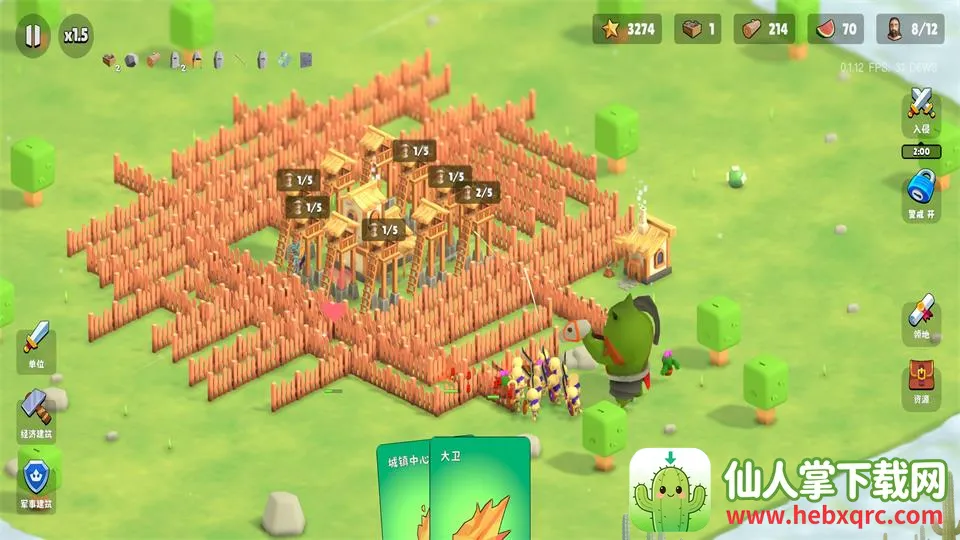Open the 单位 units menu
The image size is (960, 540).
coord(37,344)
